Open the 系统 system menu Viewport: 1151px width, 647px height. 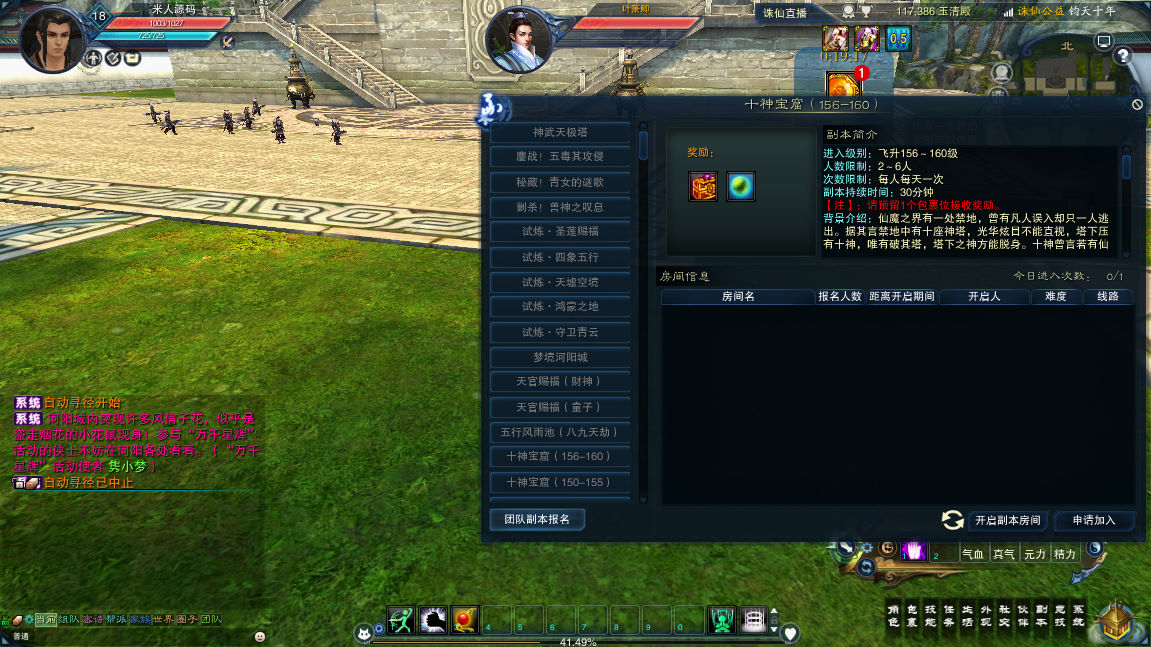coord(1077,615)
